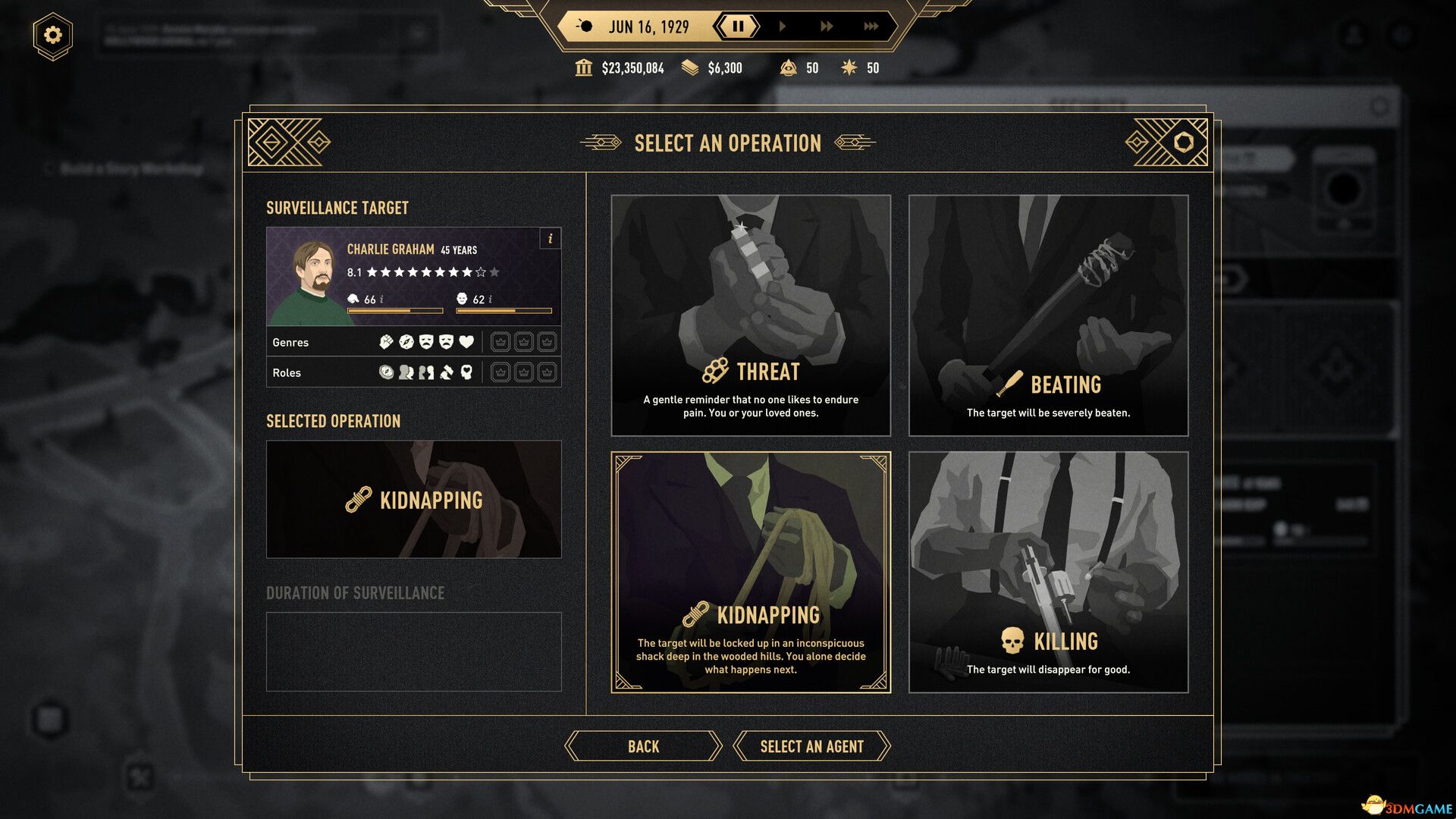Open Charlie Graham's info button

[x=551, y=239]
